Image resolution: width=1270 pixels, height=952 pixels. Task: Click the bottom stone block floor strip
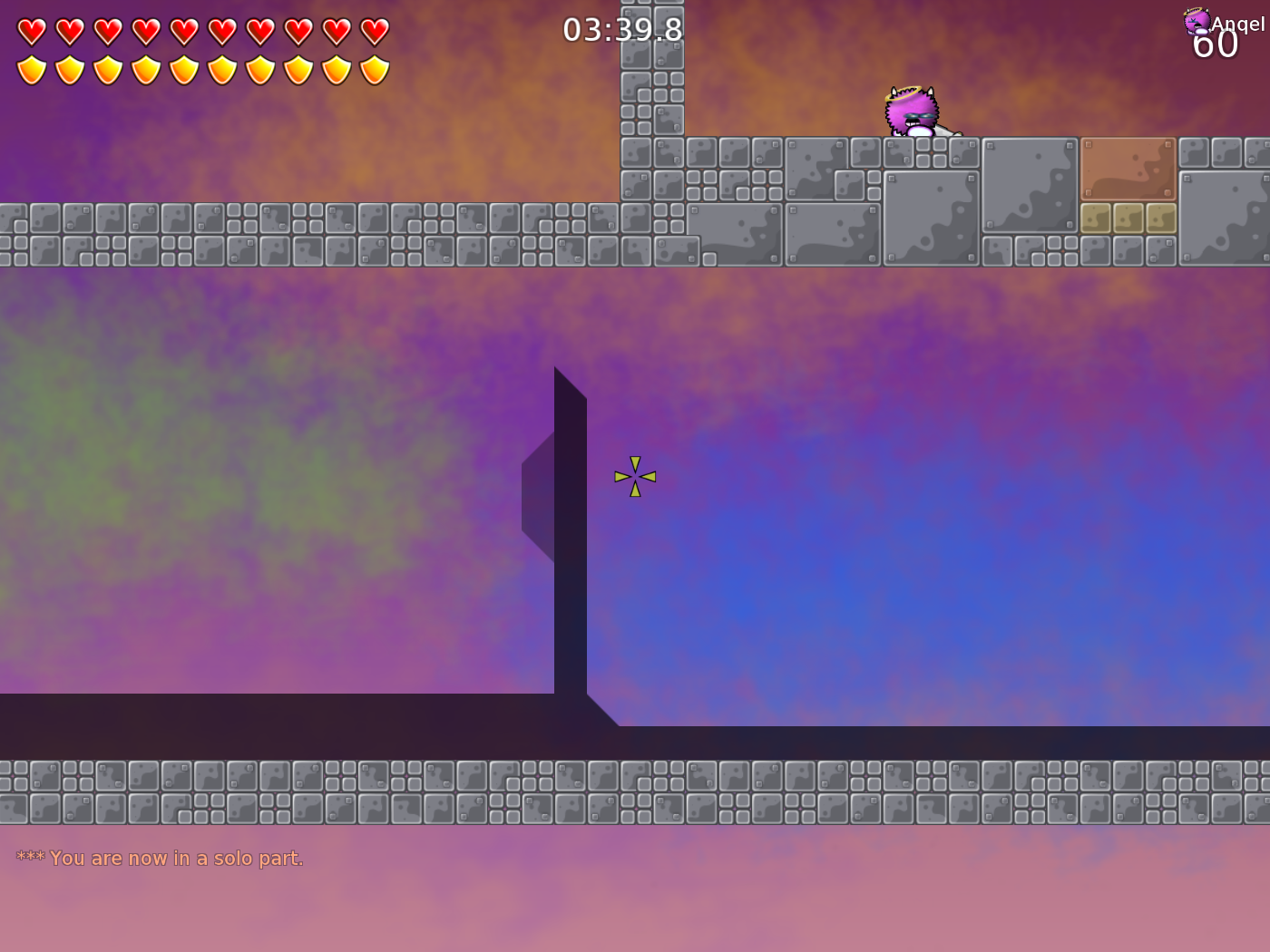(635, 791)
